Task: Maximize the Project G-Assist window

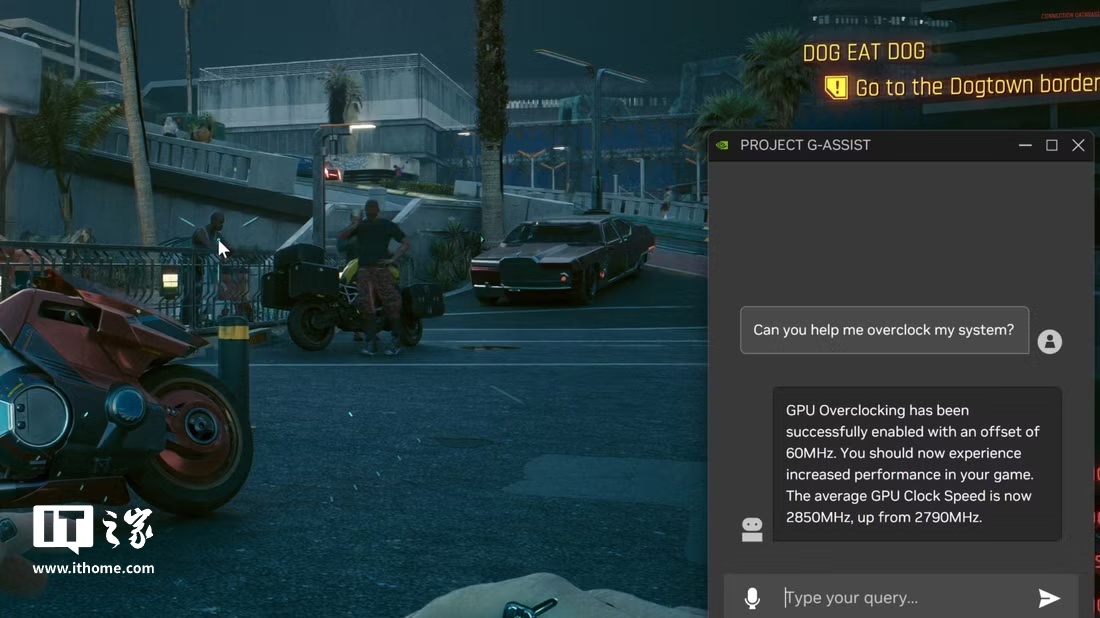Action: pyautogui.click(x=1052, y=145)
